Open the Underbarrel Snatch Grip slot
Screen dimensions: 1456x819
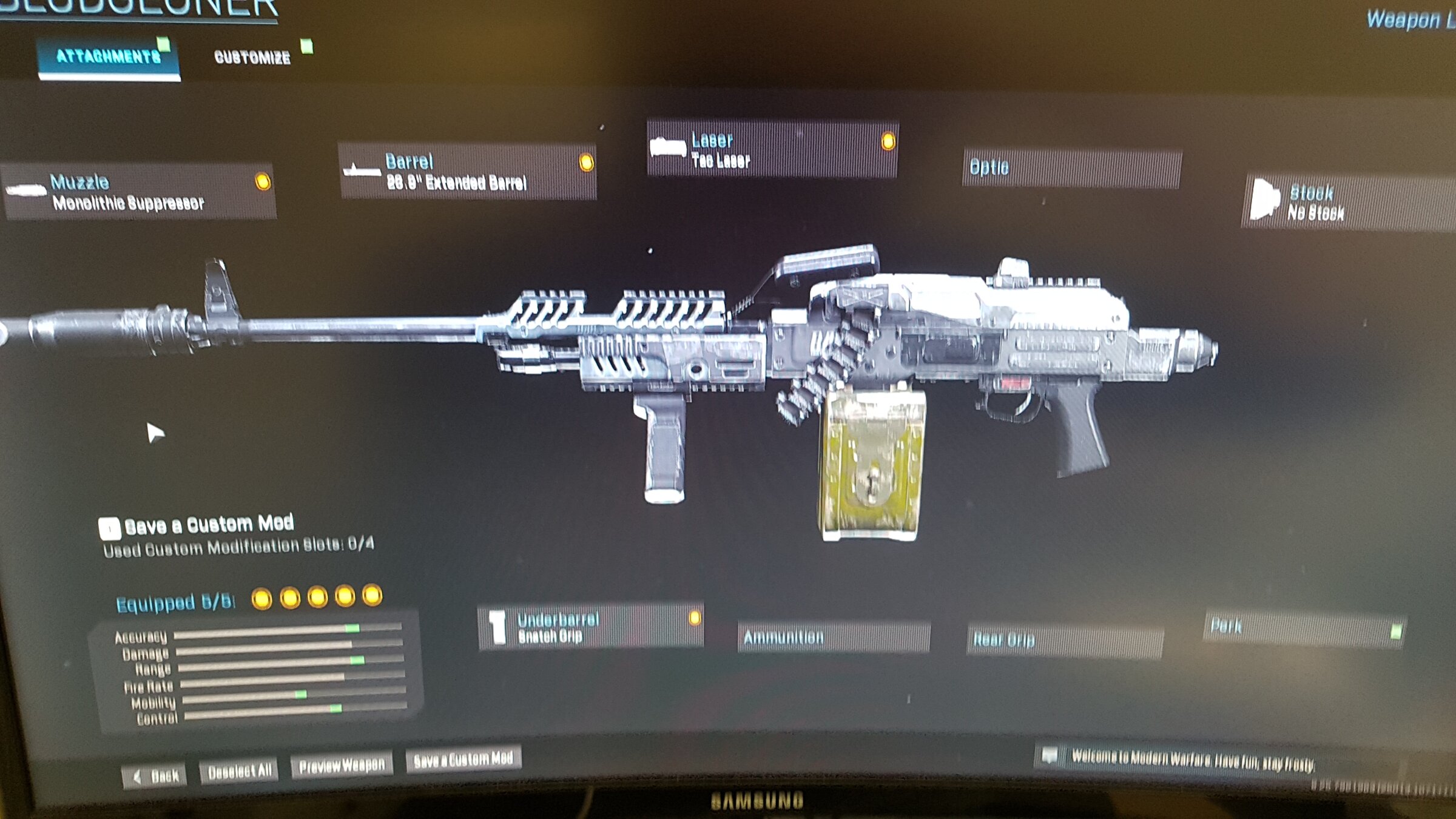[x=591, y=627]
